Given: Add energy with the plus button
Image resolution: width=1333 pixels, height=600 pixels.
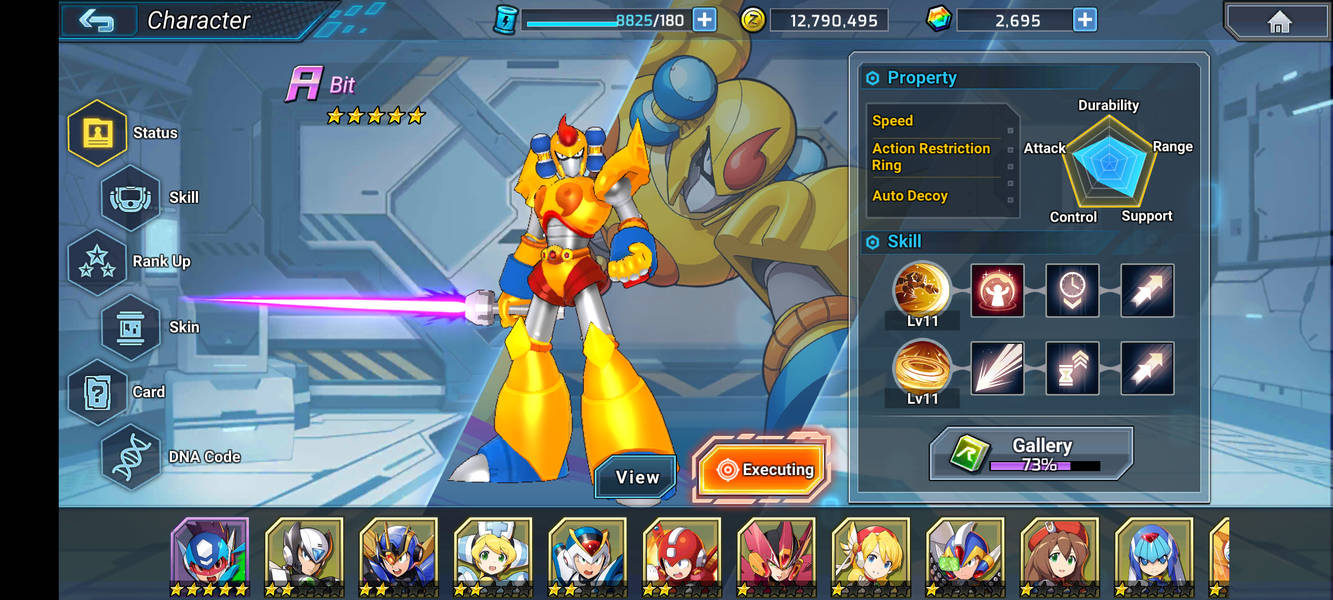Looking at the screenshot, I should (704, 19).
